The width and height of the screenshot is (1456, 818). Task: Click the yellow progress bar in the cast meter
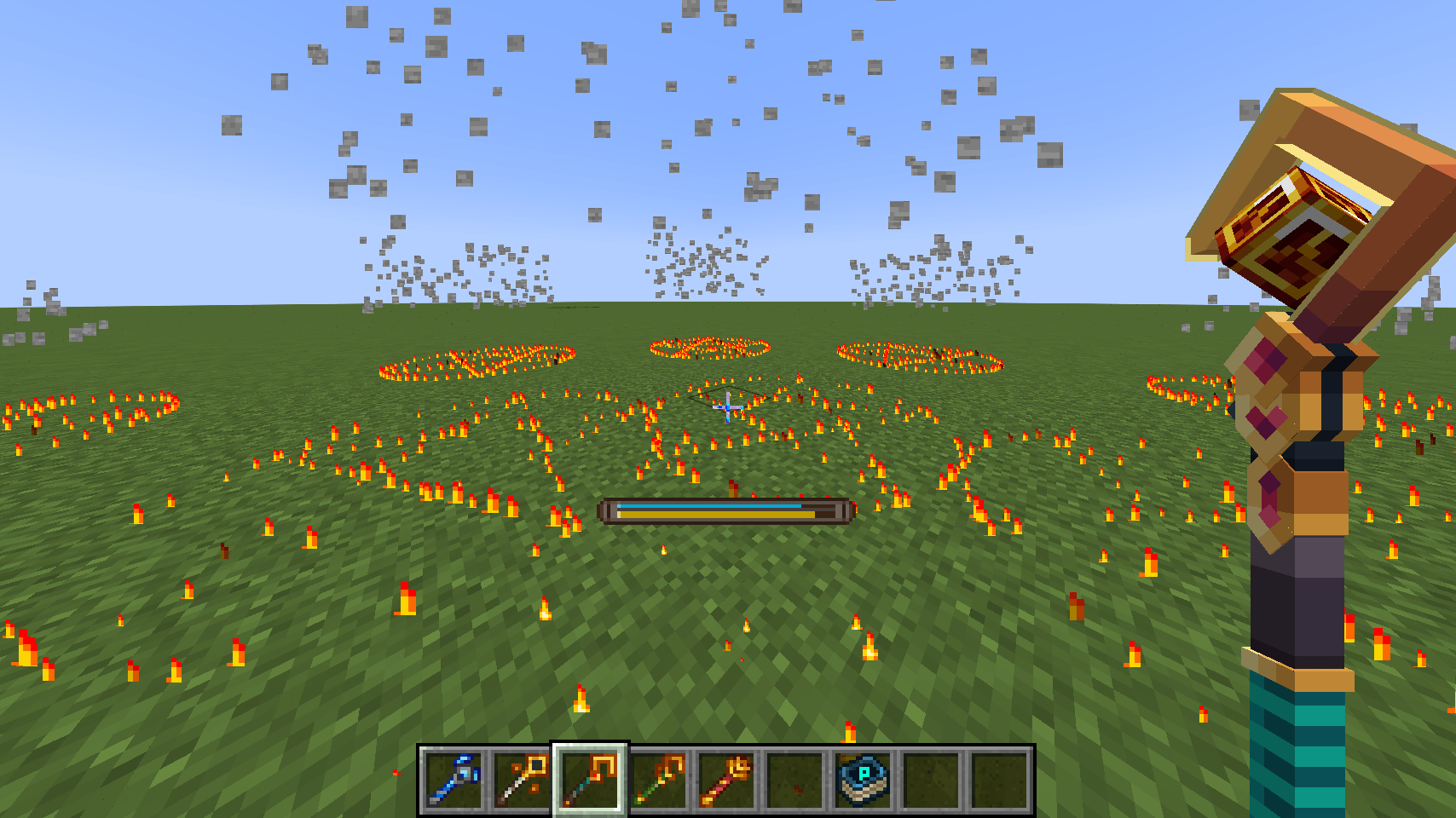(x=714, y=515)
